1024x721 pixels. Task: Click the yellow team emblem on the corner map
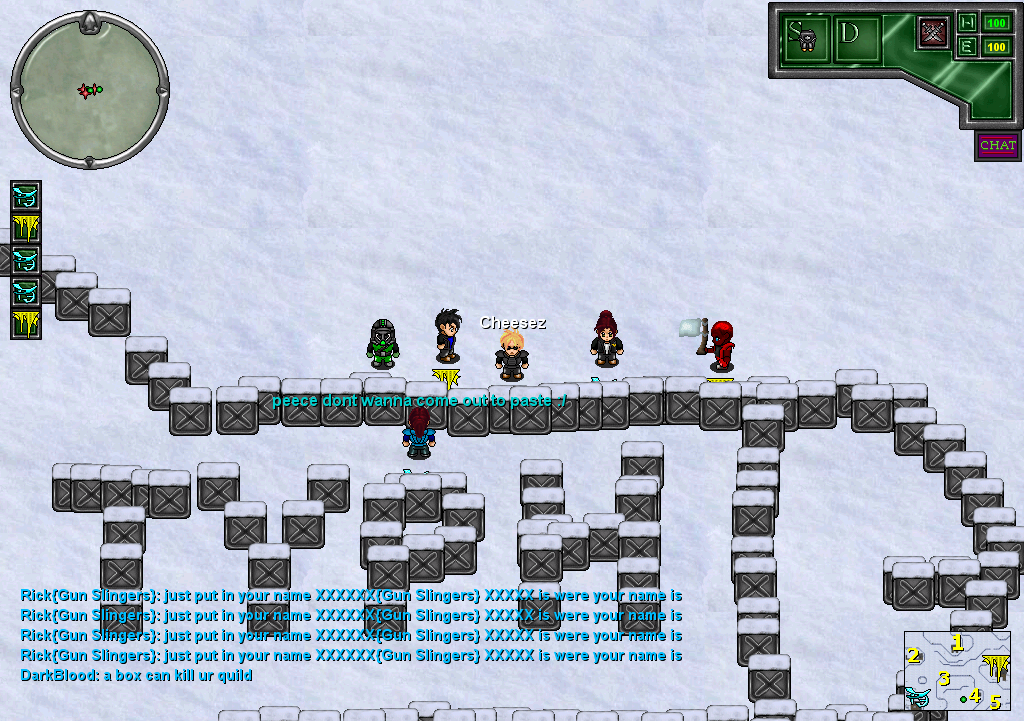point(995,665)
